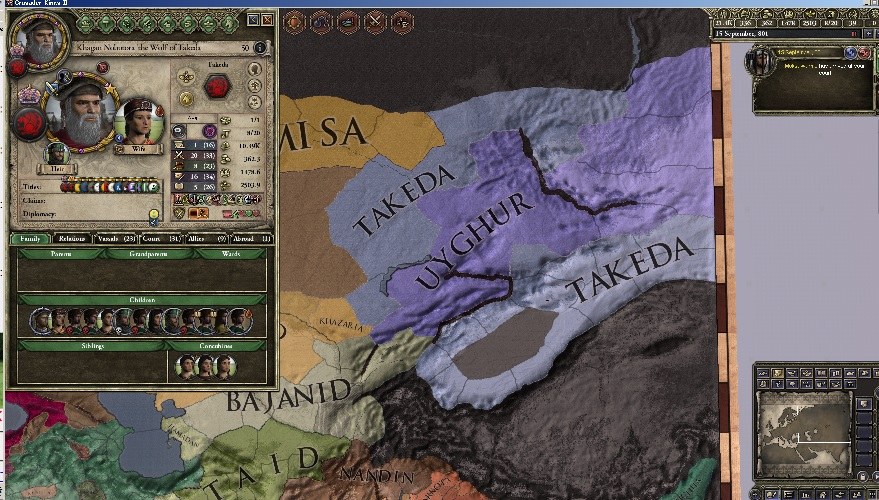879x500 pixels.
Task: Click the first child portrait
Action: tap(41, 321)
